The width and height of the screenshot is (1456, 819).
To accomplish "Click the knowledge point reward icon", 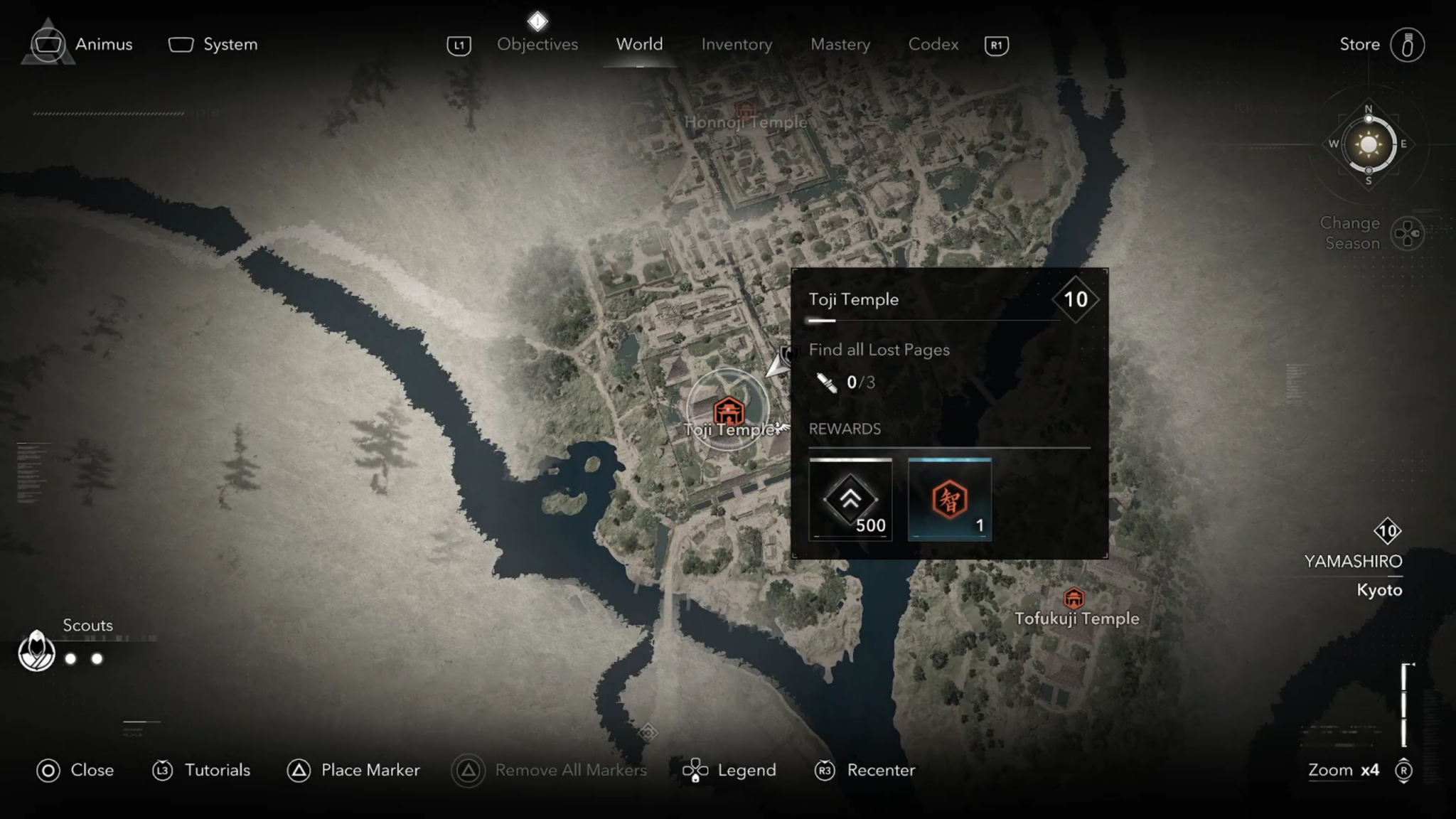I will (x=950, y=498).
